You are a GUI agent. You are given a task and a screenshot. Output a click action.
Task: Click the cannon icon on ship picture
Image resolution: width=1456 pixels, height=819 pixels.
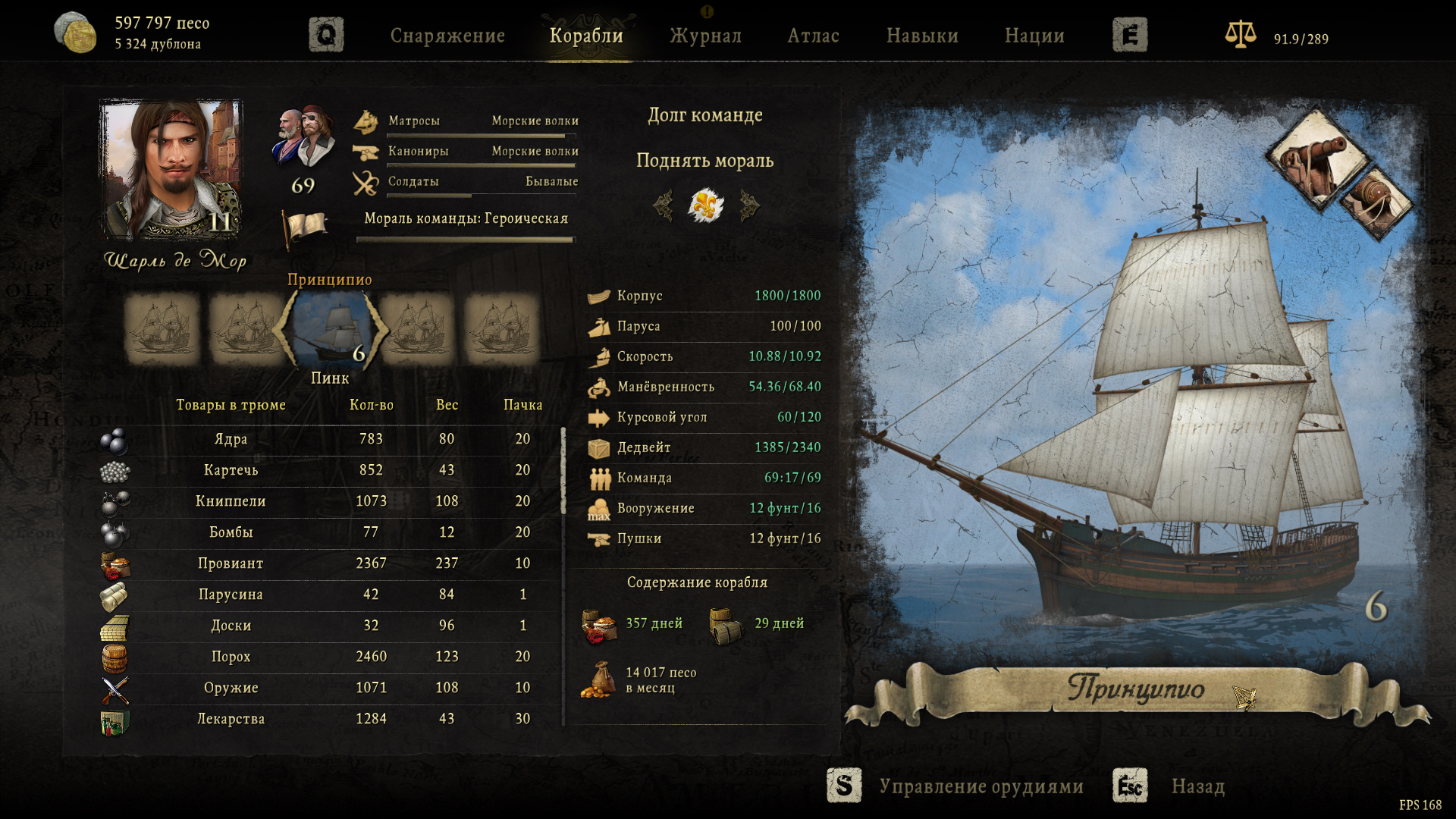1314,157
